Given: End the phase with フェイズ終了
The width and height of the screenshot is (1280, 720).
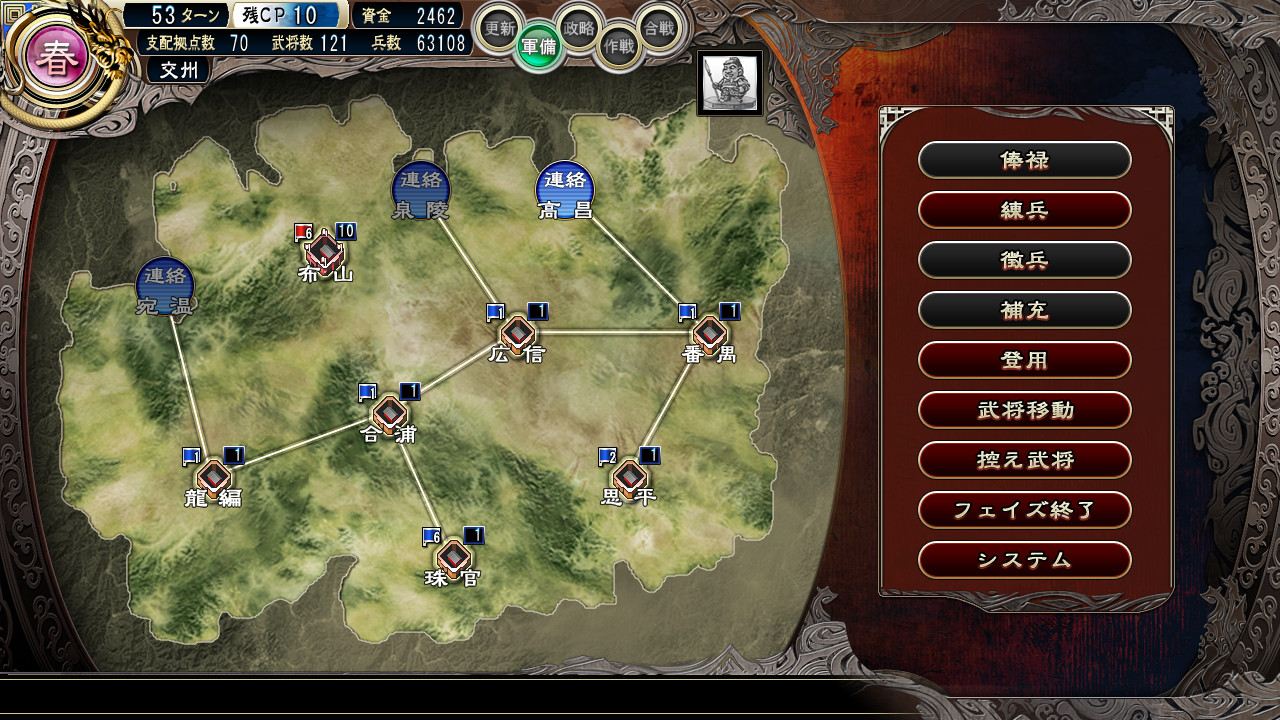Looking at the screenshot, I should 1024,510.
